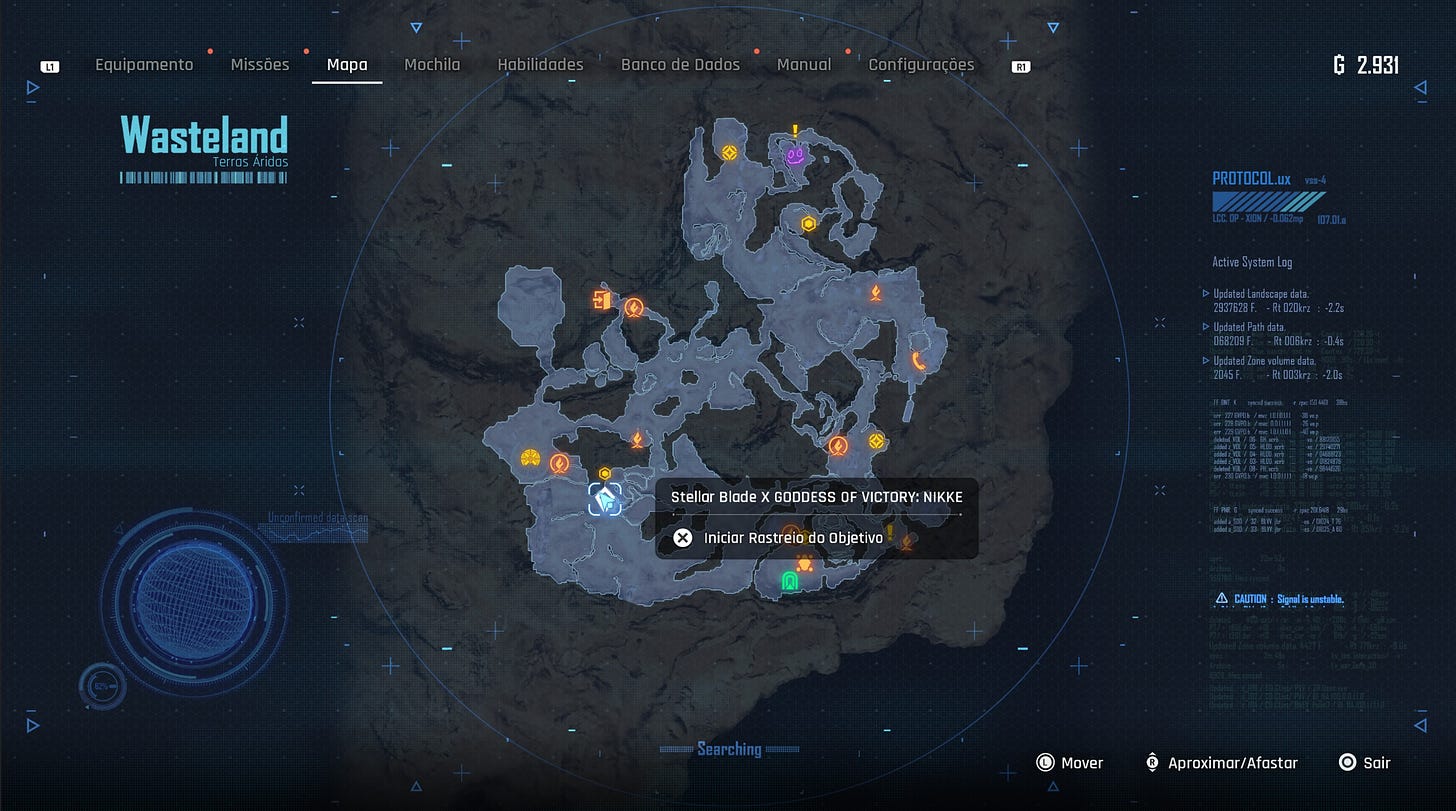
Task: Choose the green archway map marker
Action: (789, 581)
